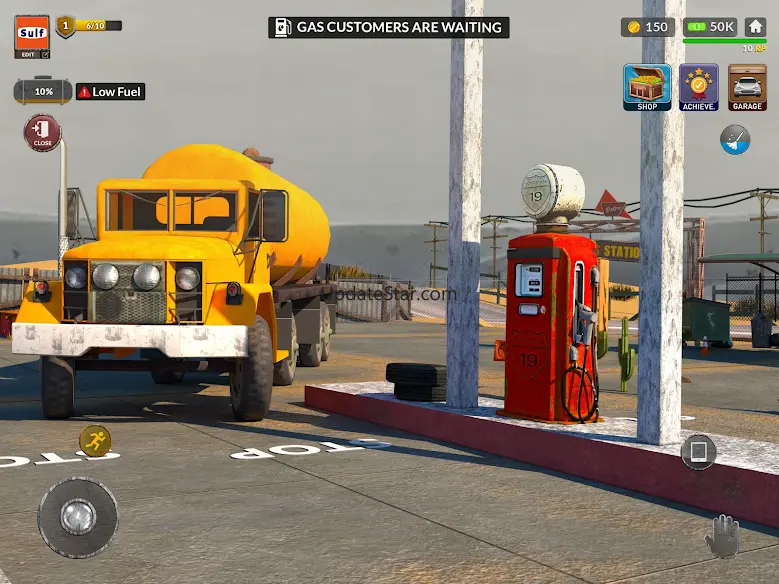Open the Shop treasure chest
The height and width of the screenshot is (584, 779).
click(x=647, y=87)
